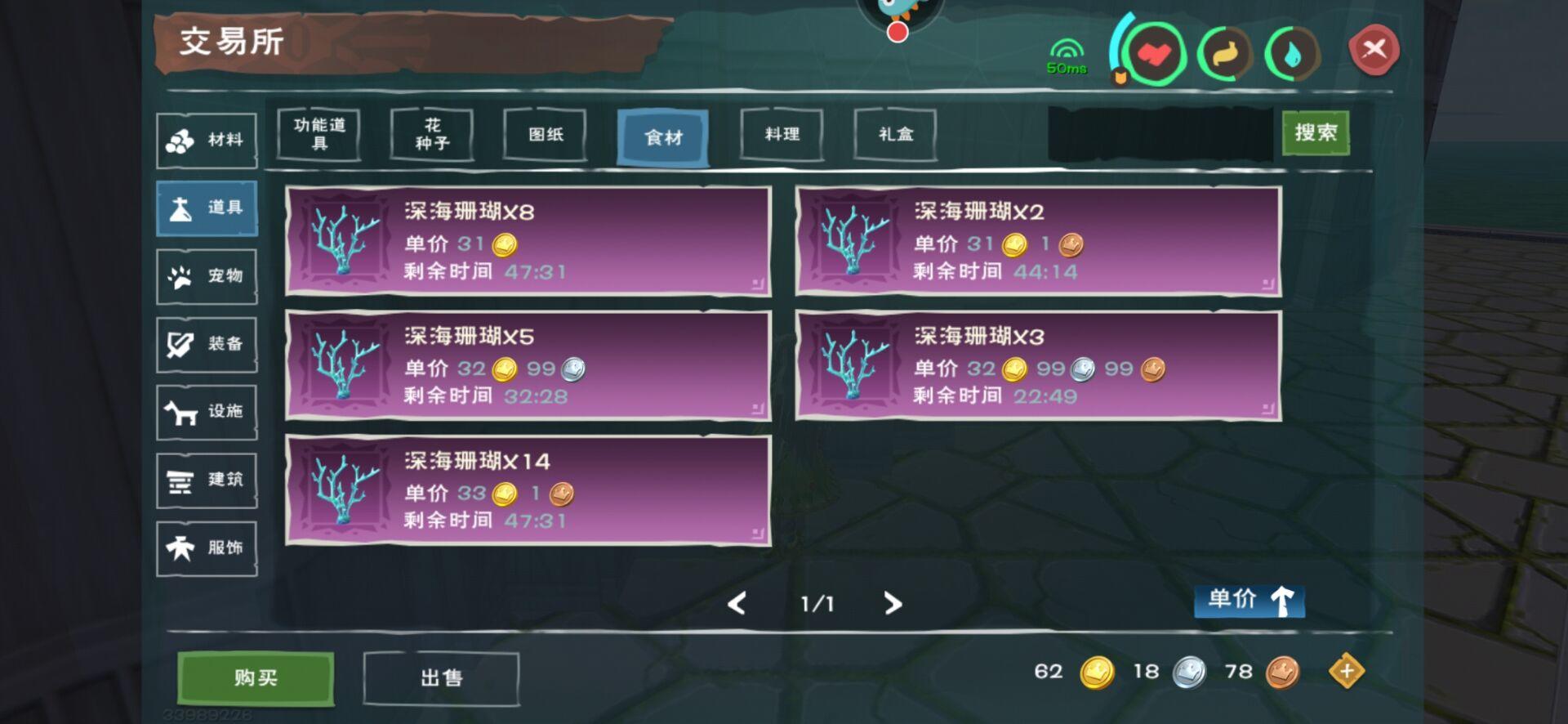Open the 宠物 (pets) category
1568x724 pixels.
click(x=206, y=275)
